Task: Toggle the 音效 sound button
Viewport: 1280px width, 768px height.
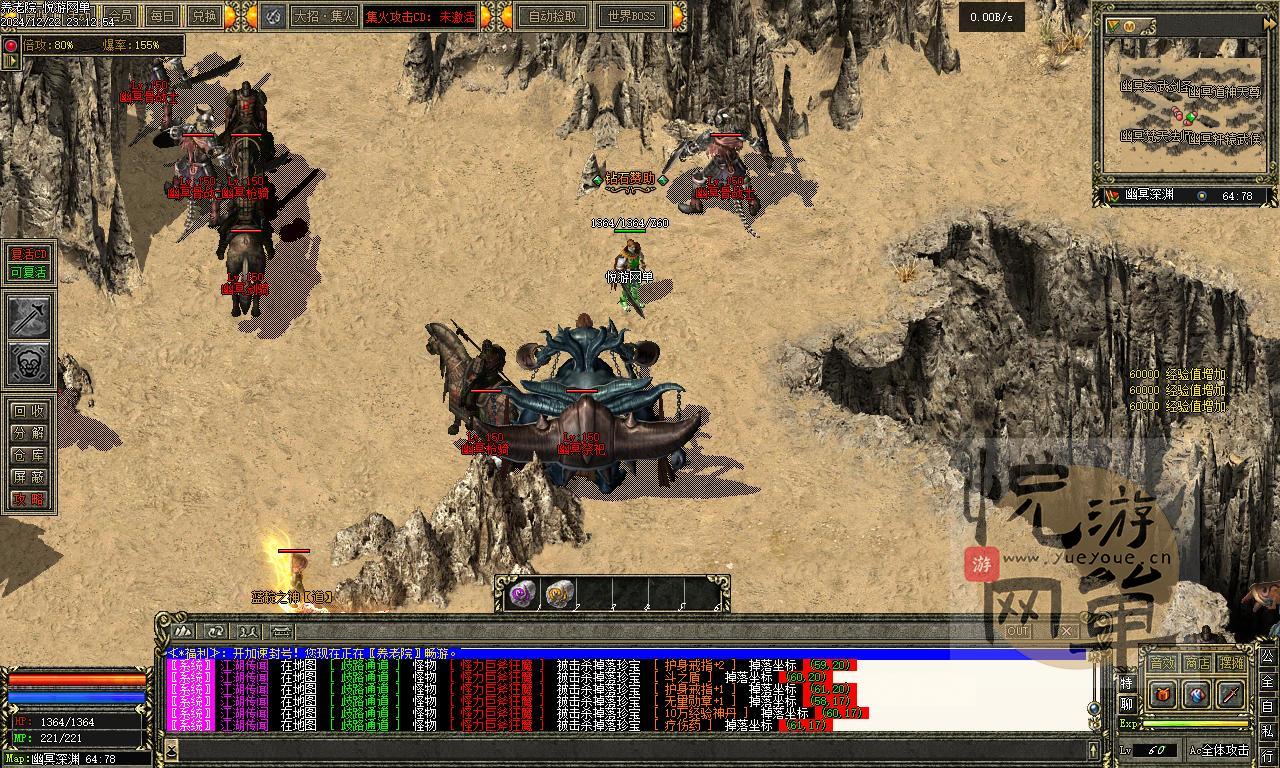Action: (x=1162, y=663)
